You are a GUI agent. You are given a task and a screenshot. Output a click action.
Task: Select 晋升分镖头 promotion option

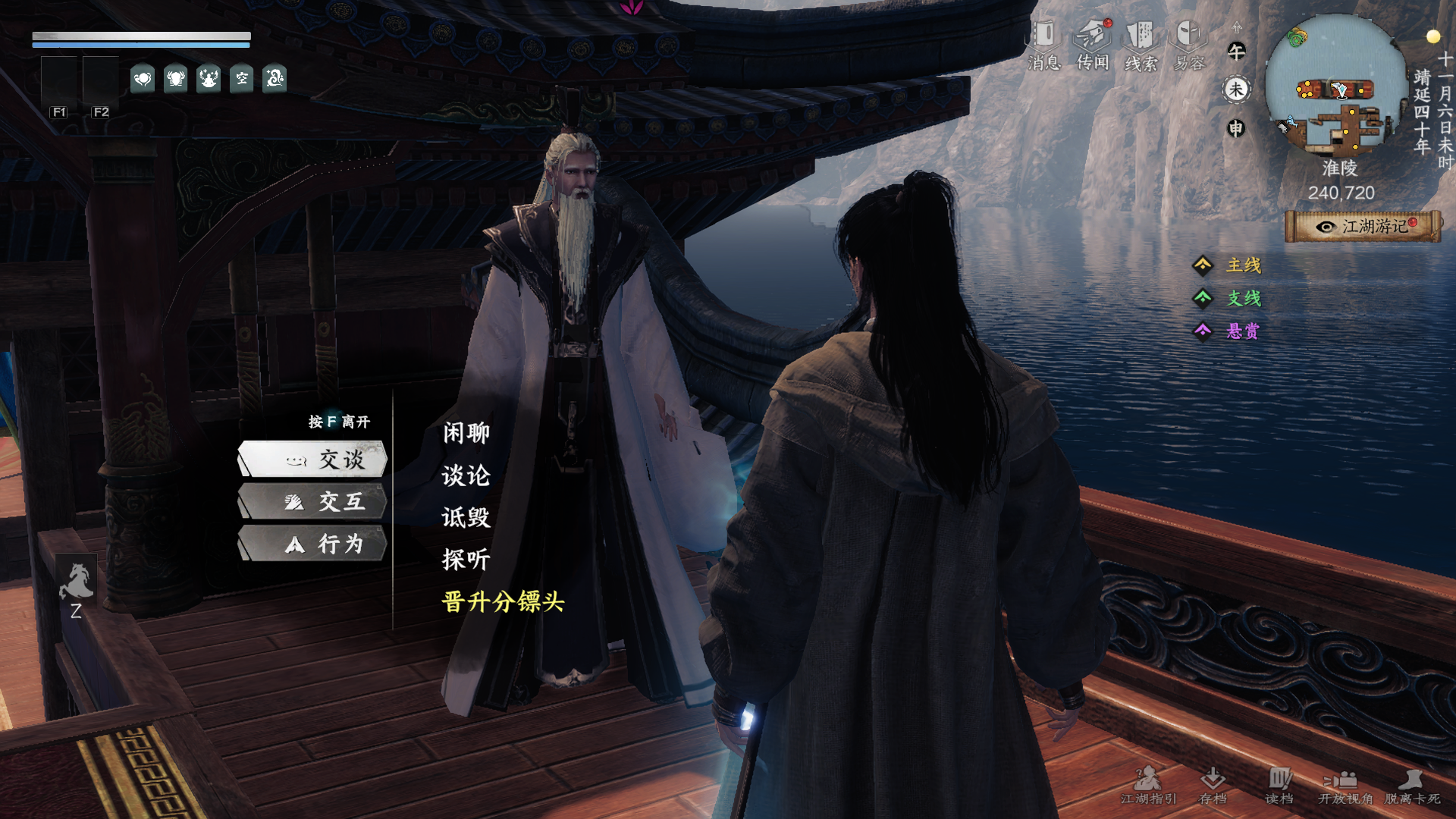click(x=504, y=602)
